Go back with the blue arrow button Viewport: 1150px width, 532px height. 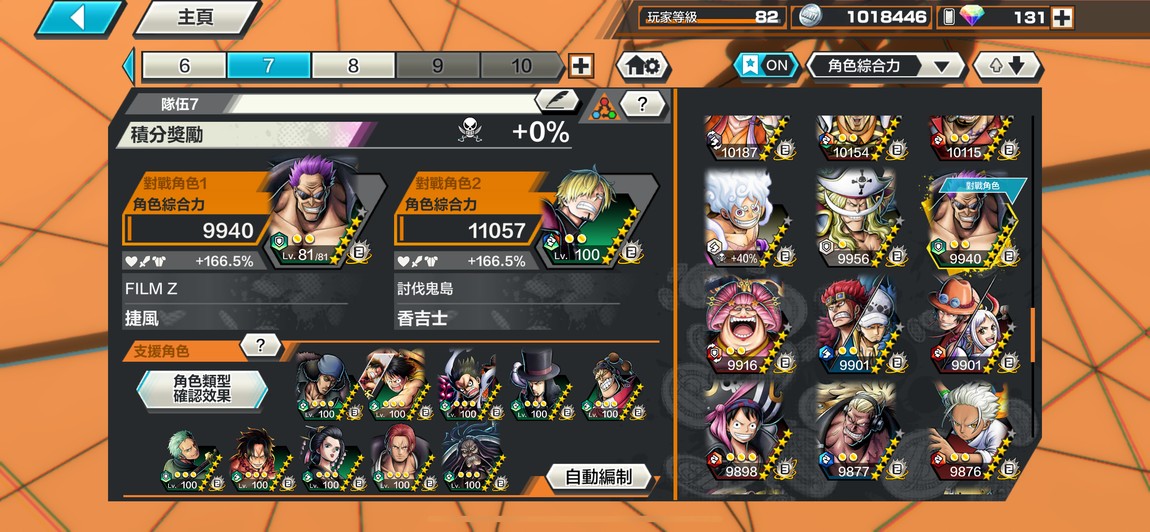click(78, 17)
